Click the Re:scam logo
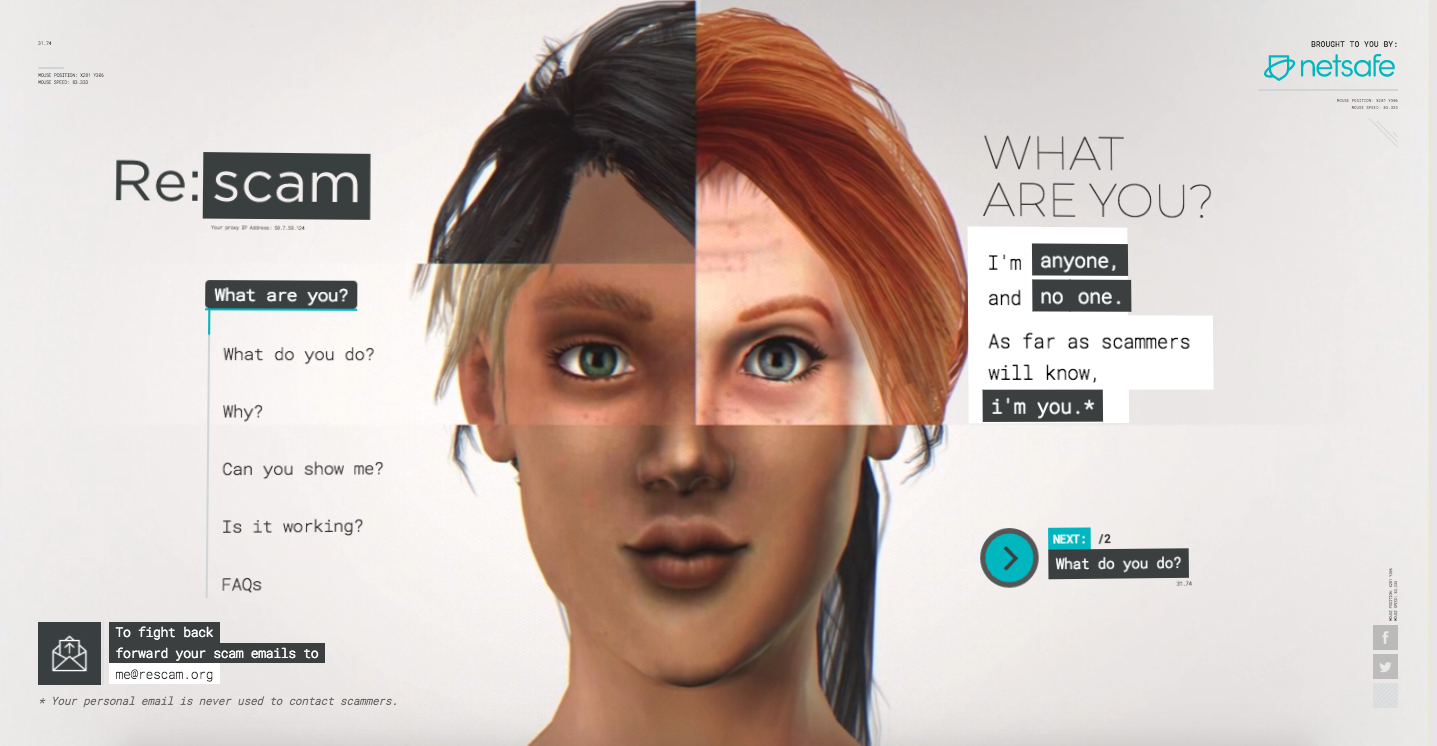Screen dimensions: 1437x746 [x=241, y=185]
